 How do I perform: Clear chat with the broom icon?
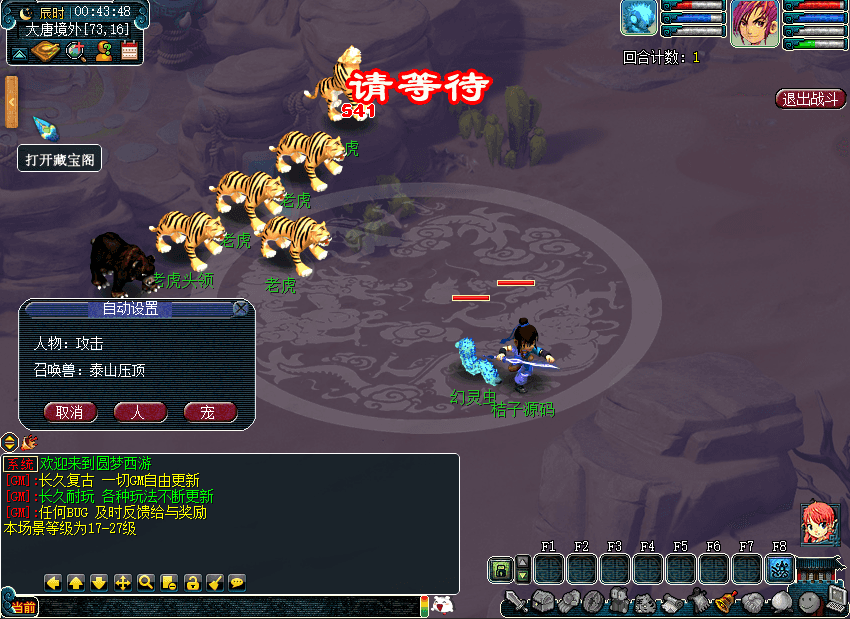214,582
